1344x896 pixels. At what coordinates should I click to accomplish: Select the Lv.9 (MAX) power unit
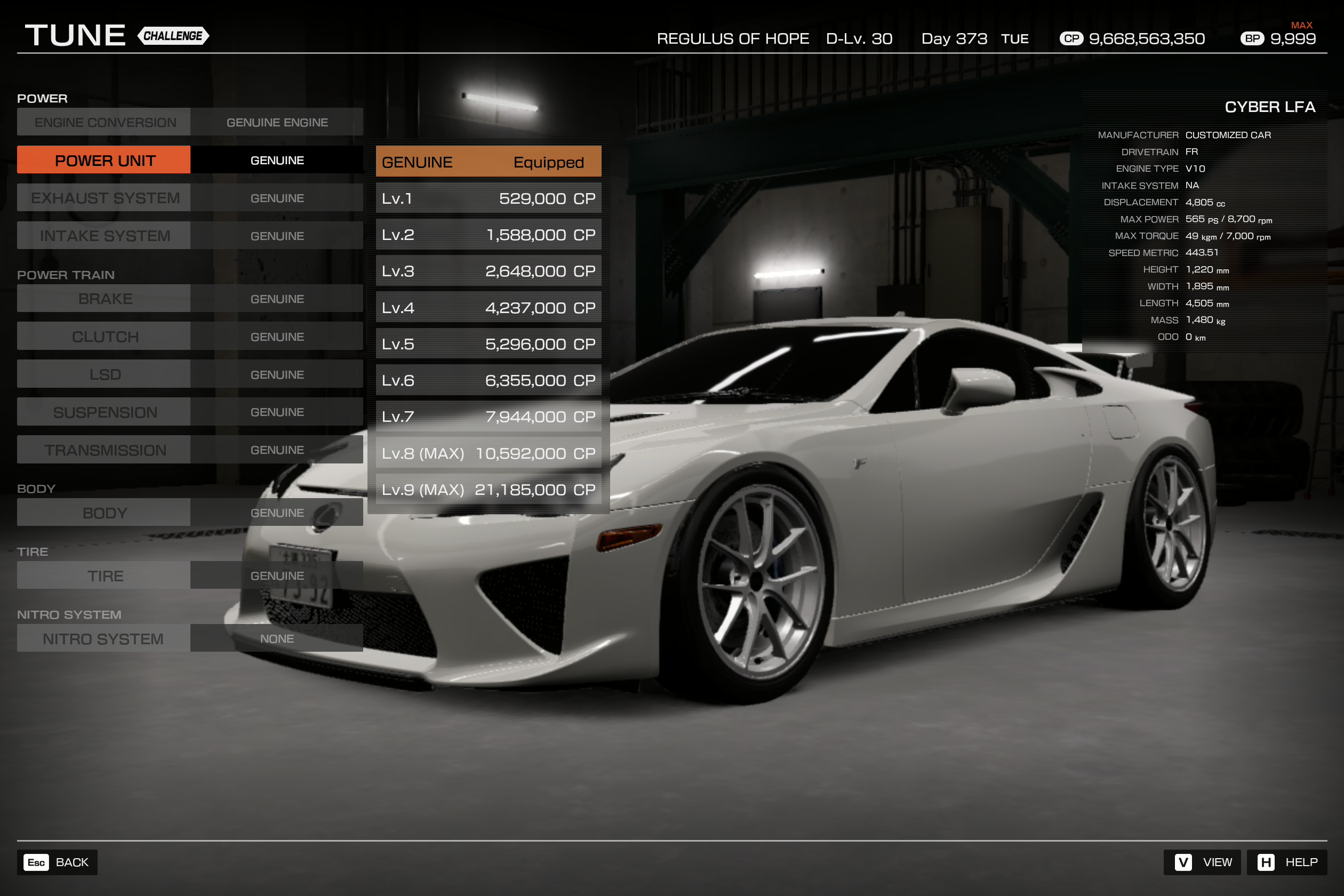pyautogui.click(x=488, y=490)
